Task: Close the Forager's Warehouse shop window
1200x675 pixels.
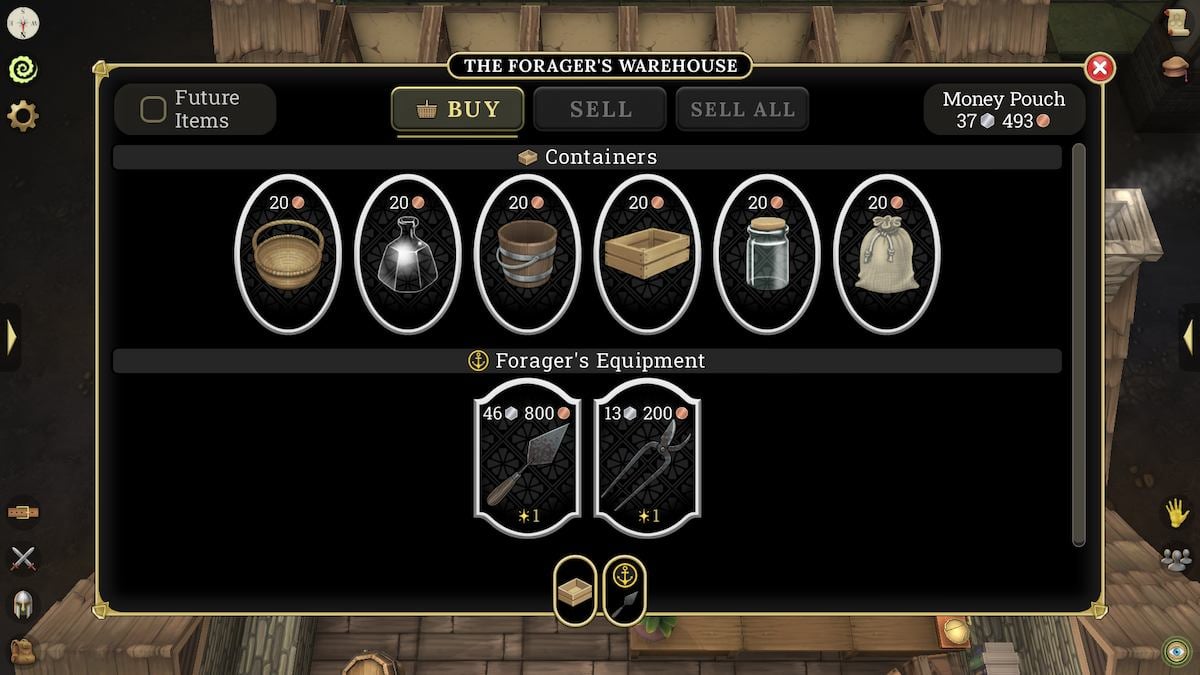Action: point(1099,68)
